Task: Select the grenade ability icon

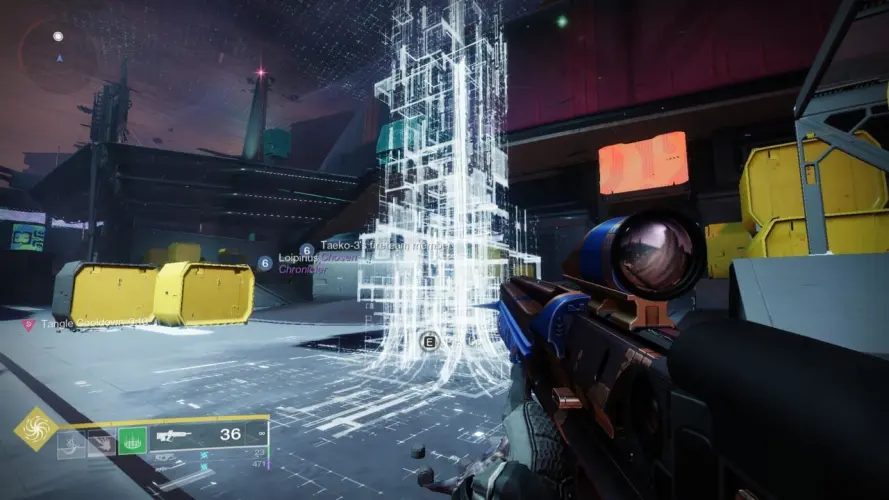Action: click(x=70, y=441)
